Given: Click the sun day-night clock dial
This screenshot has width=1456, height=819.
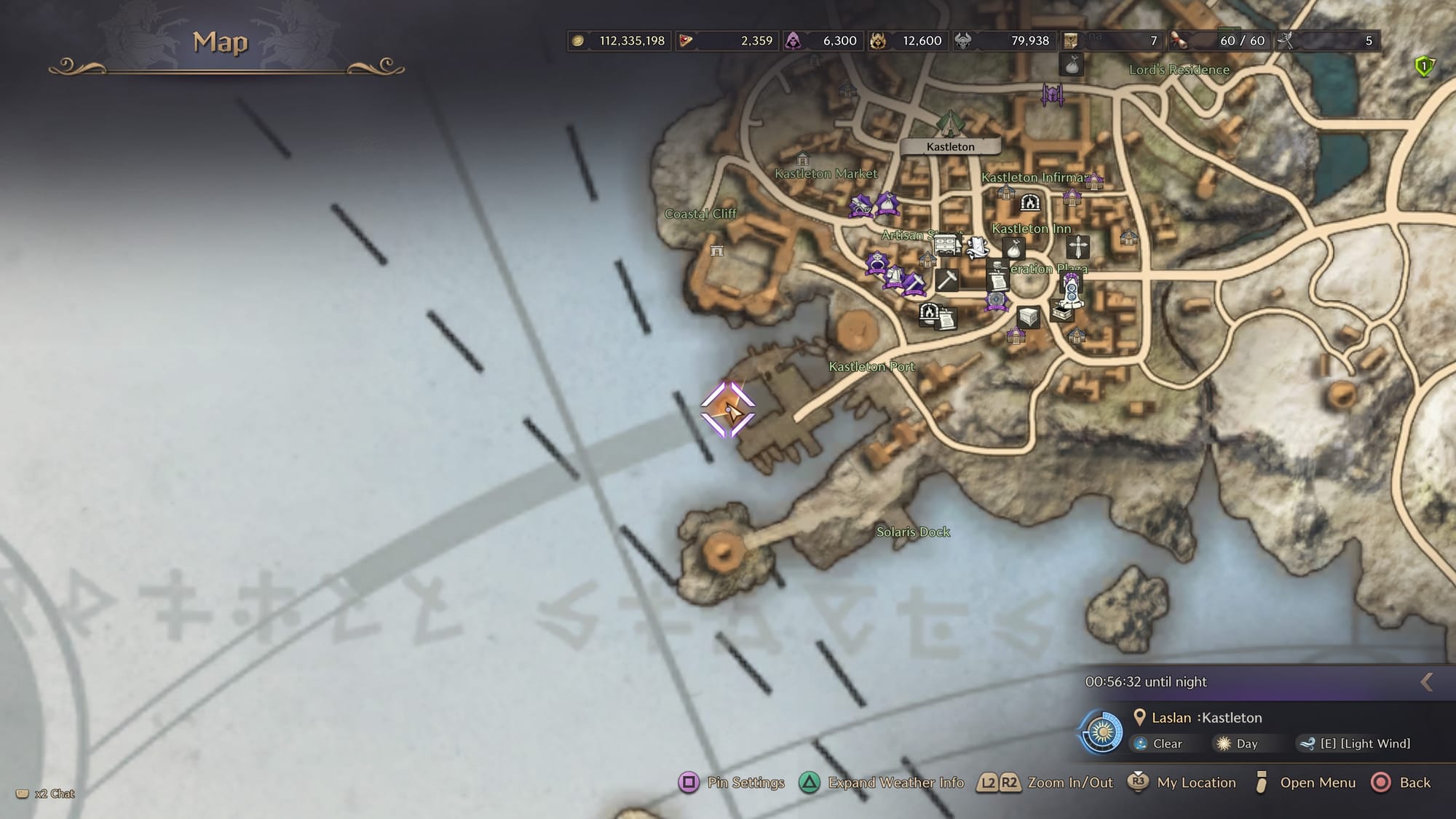Looking at the screenshot, I should [x=1101, y=731].
